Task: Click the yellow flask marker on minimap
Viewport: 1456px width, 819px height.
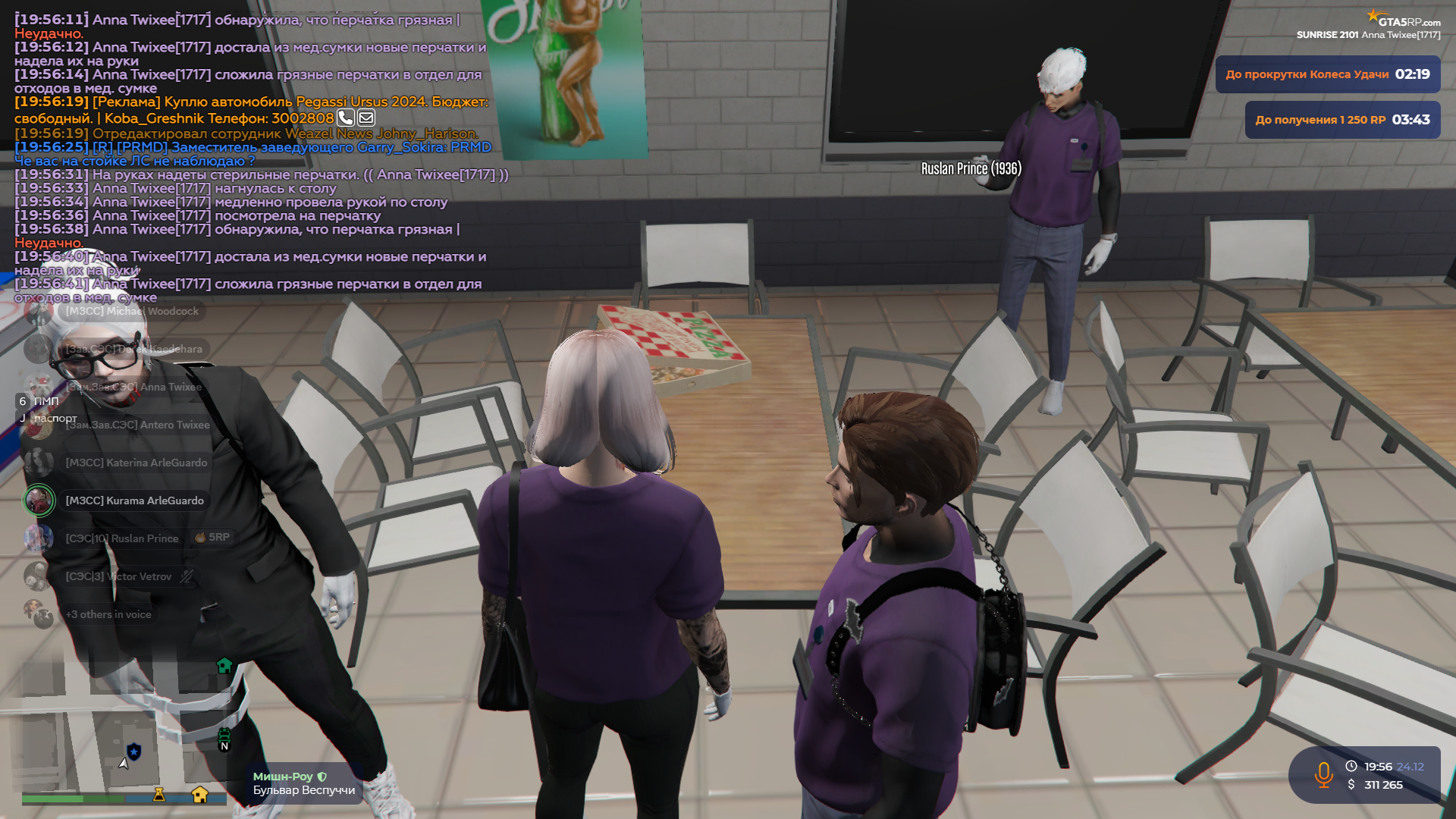Action: tap(159, 794)
